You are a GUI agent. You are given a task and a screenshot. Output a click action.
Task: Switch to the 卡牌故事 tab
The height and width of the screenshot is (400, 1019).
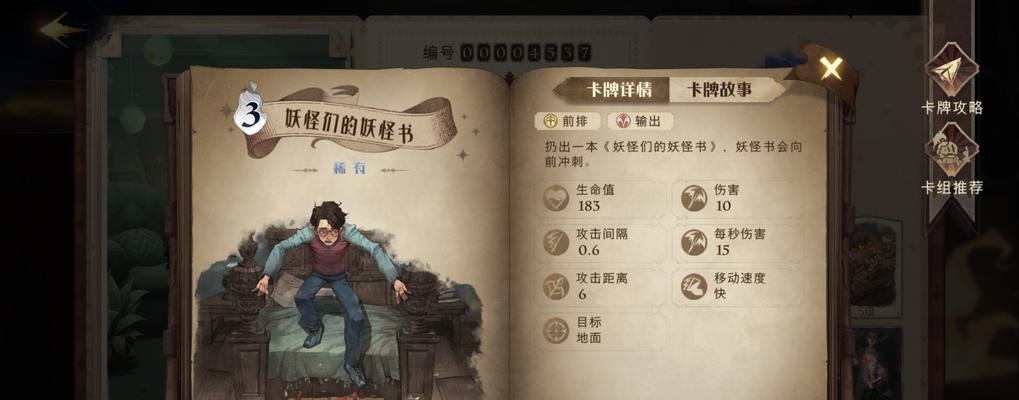[x=719, y=90]
